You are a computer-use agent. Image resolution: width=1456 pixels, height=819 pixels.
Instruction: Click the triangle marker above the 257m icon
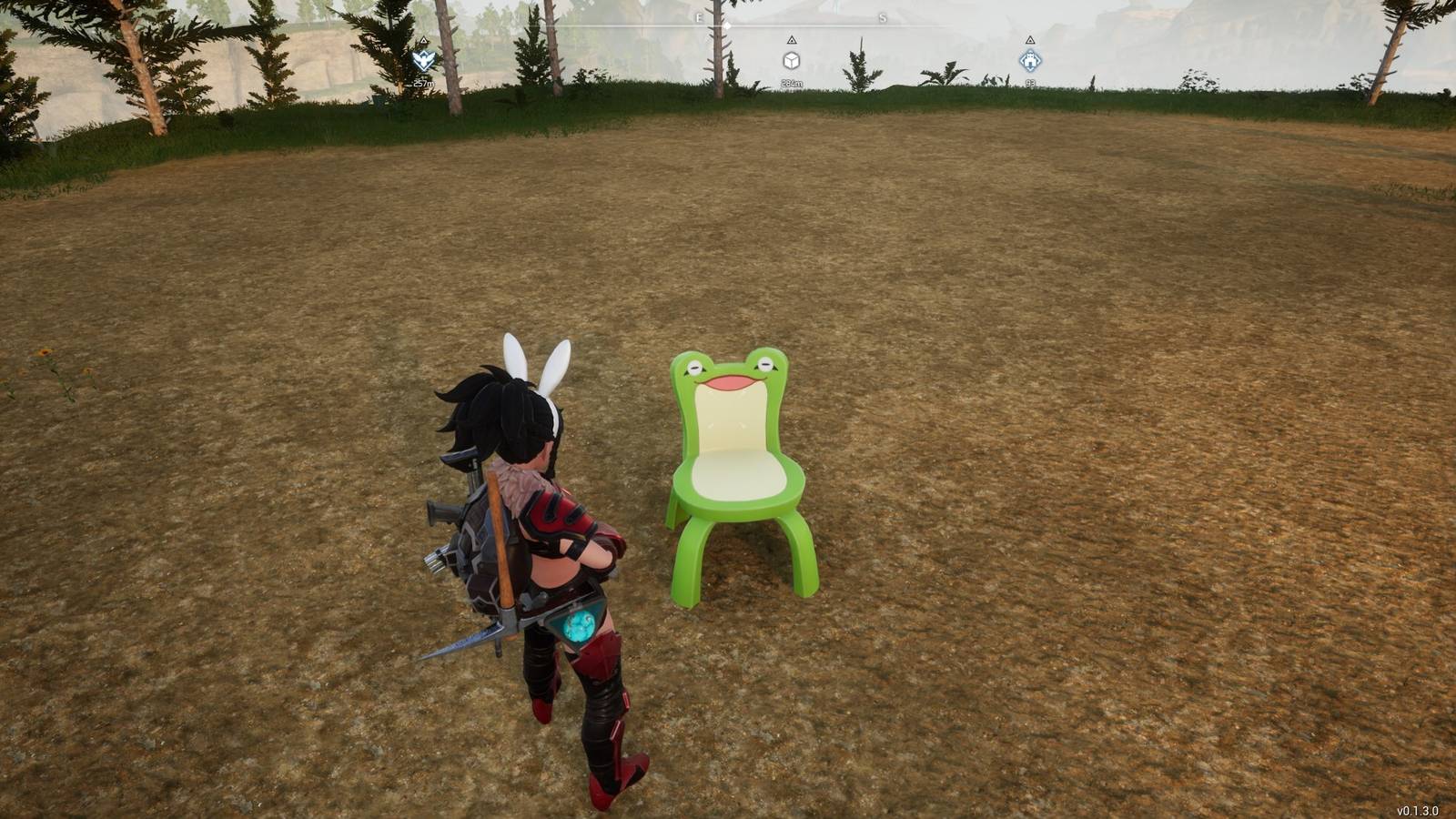tap(423, 40)
